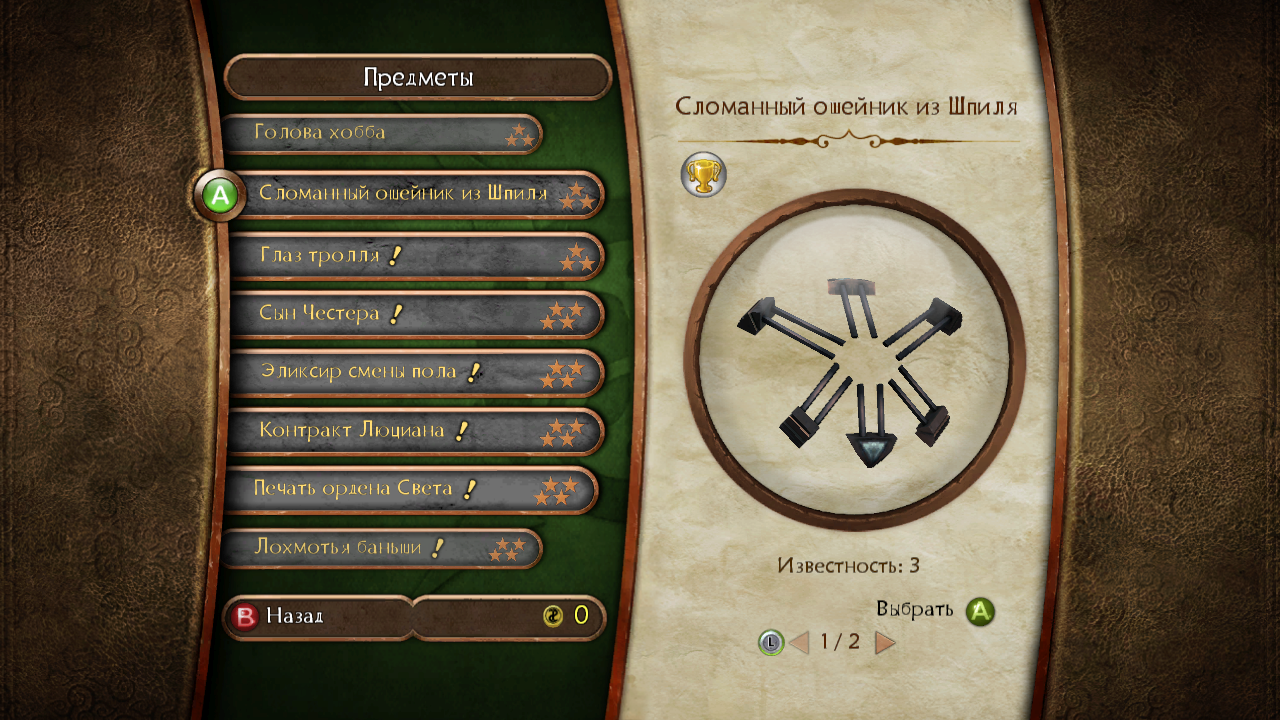Viewport: 1280px width, 720px height.
Task: Click the broken collar preview image
Action: tap(855, 360)
